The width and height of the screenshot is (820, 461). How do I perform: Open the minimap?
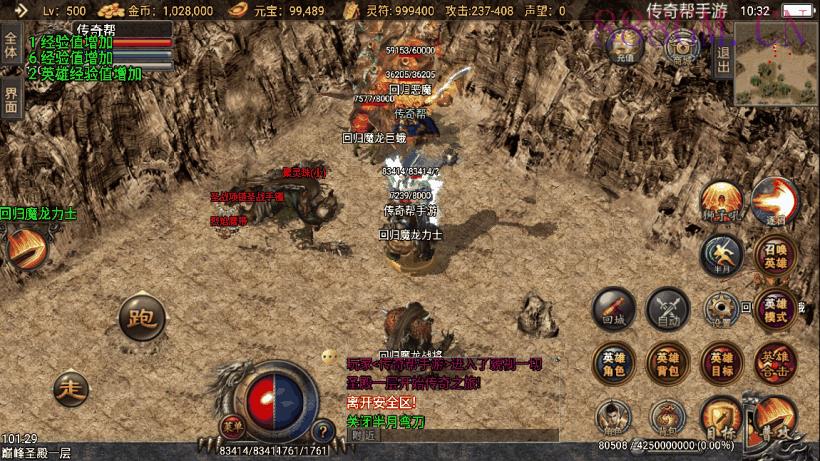775,63
